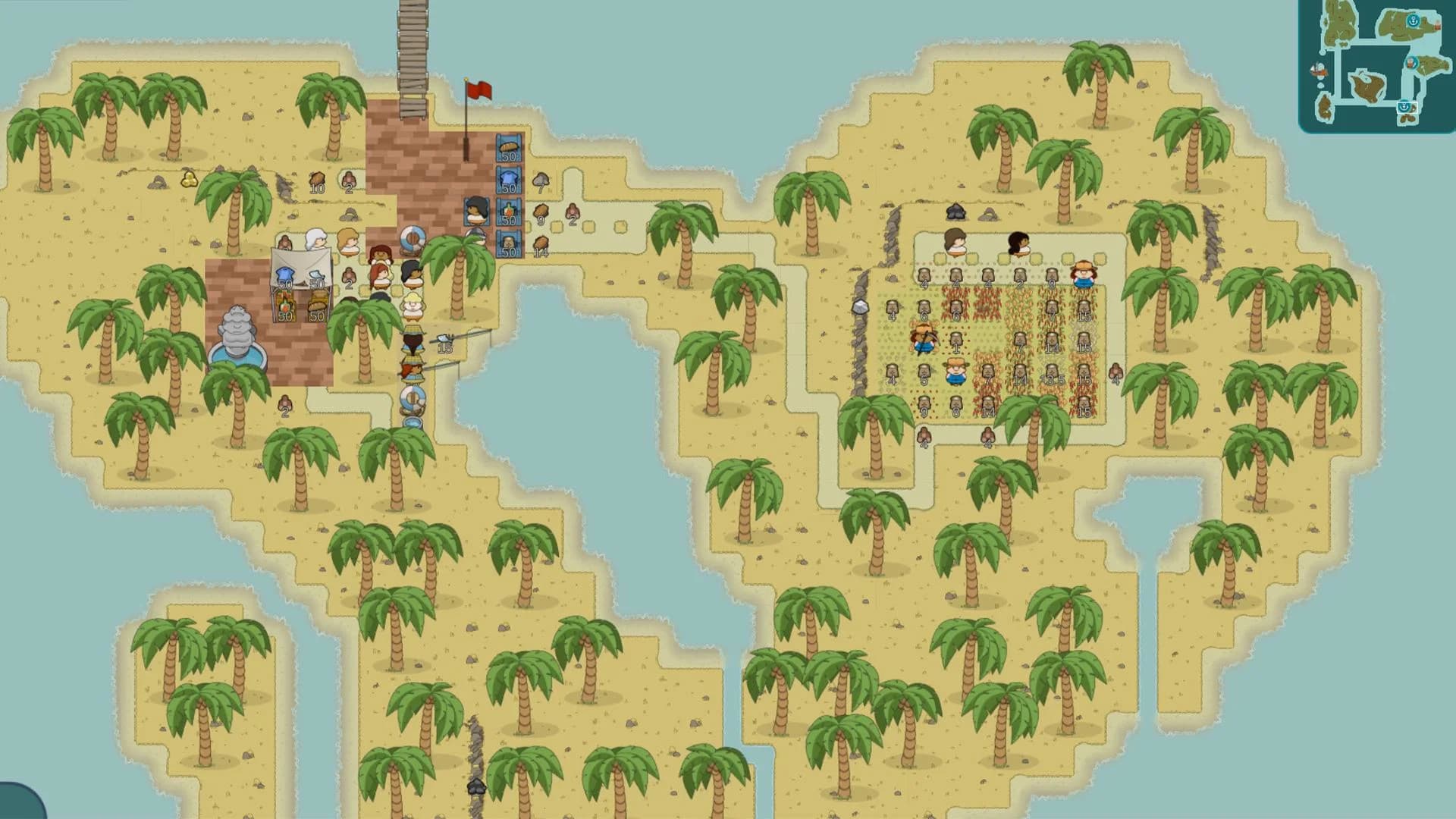This screenshot has width=1456, height=819.
Task: Select the farmer with the pickaxe in the field
Action: (924, 339)
